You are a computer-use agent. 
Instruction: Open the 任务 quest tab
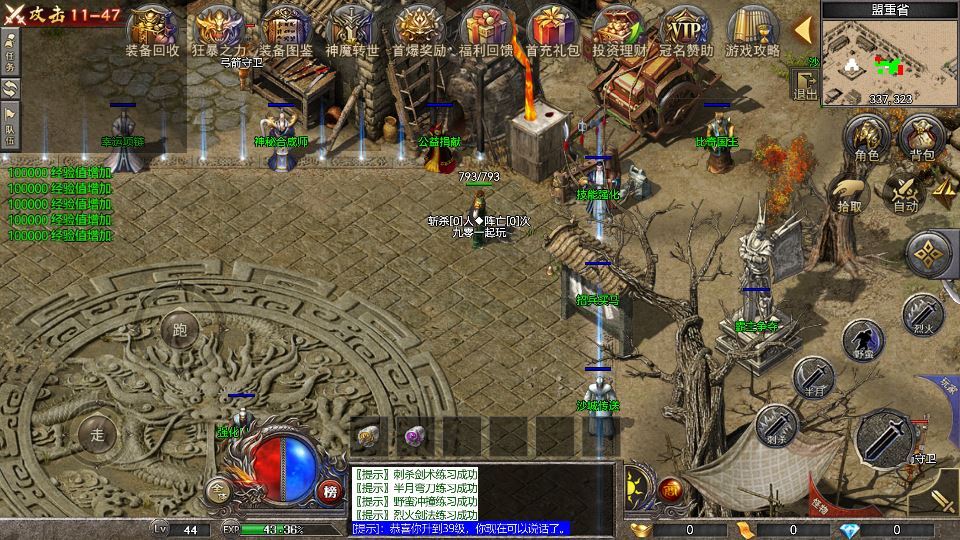coord(11,51)
